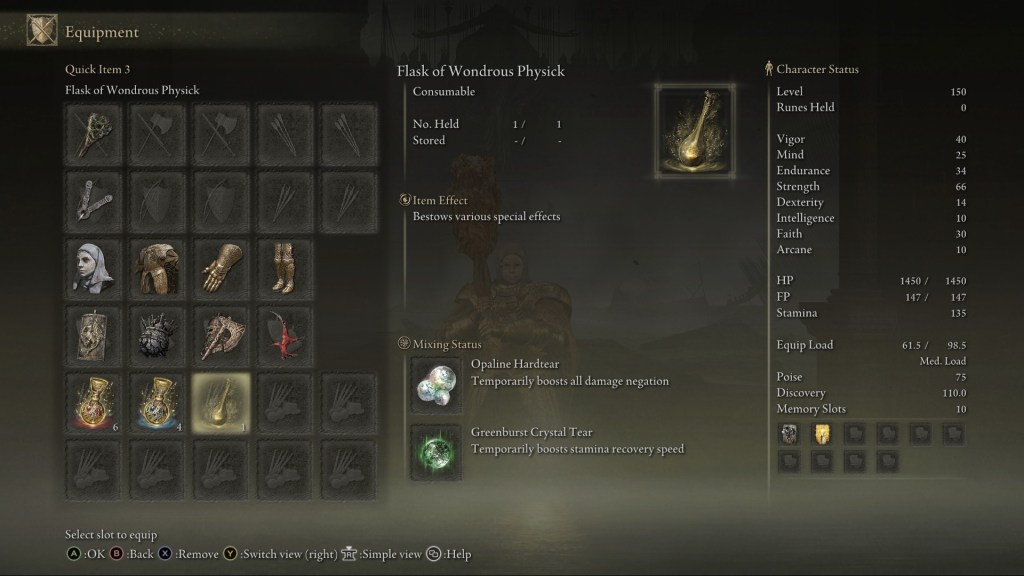
Task: Select the cerulean flask quick item
Action: click(158, 401)
